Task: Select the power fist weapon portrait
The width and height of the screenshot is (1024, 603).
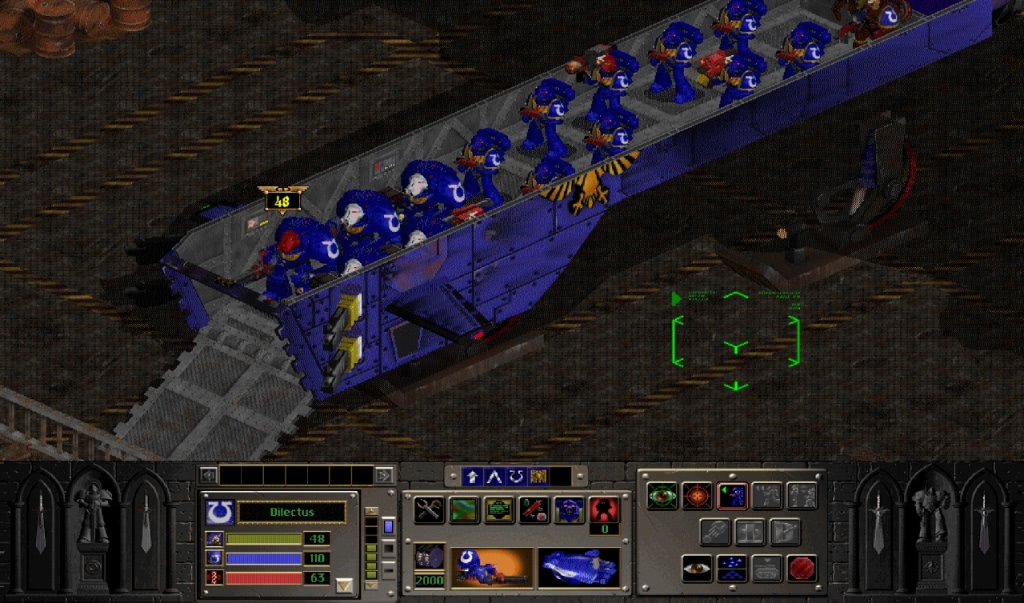Action: (578, 567)
